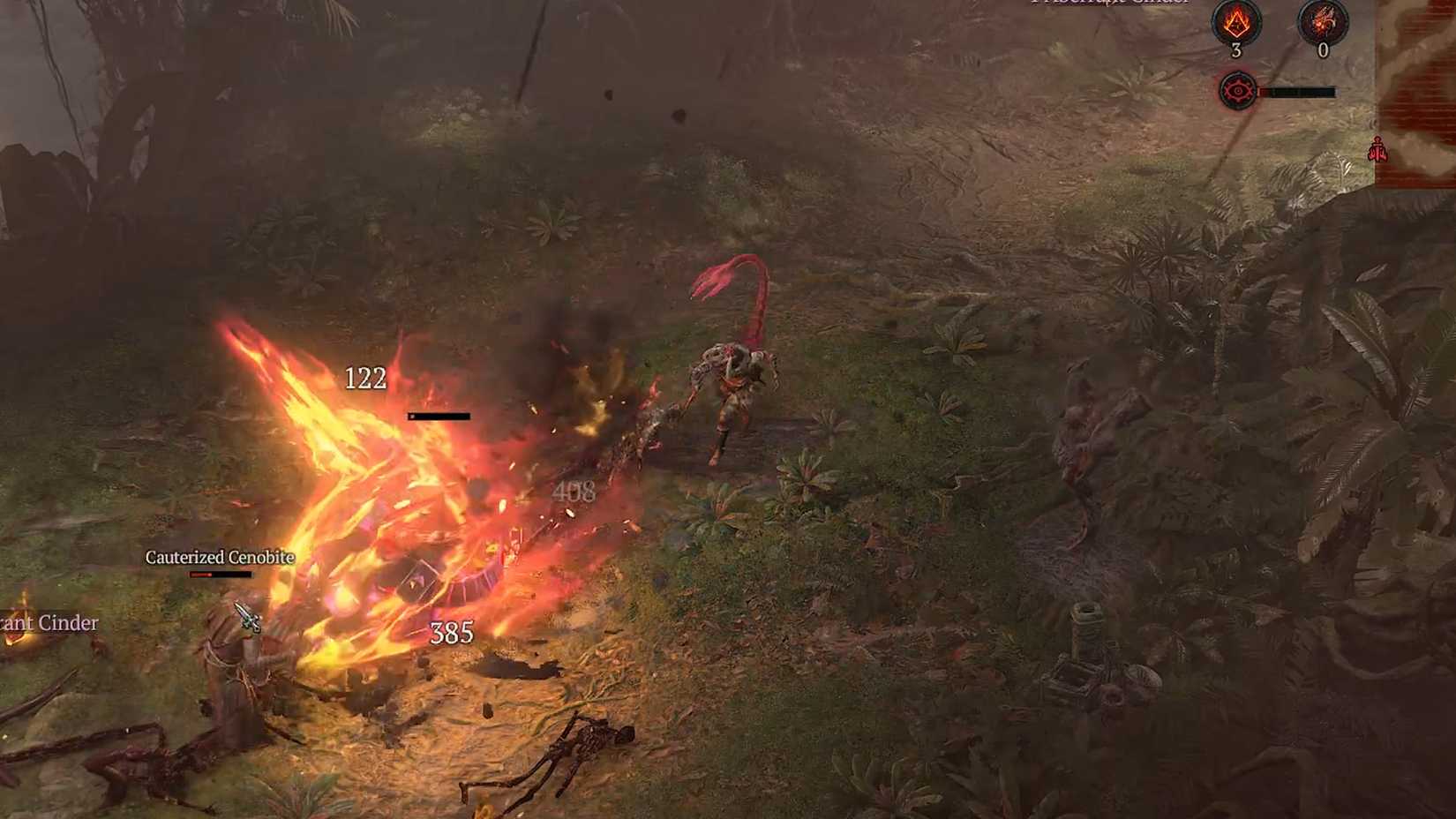Click the damage number 385
The image size is (1456, 819).
(452, 632)
